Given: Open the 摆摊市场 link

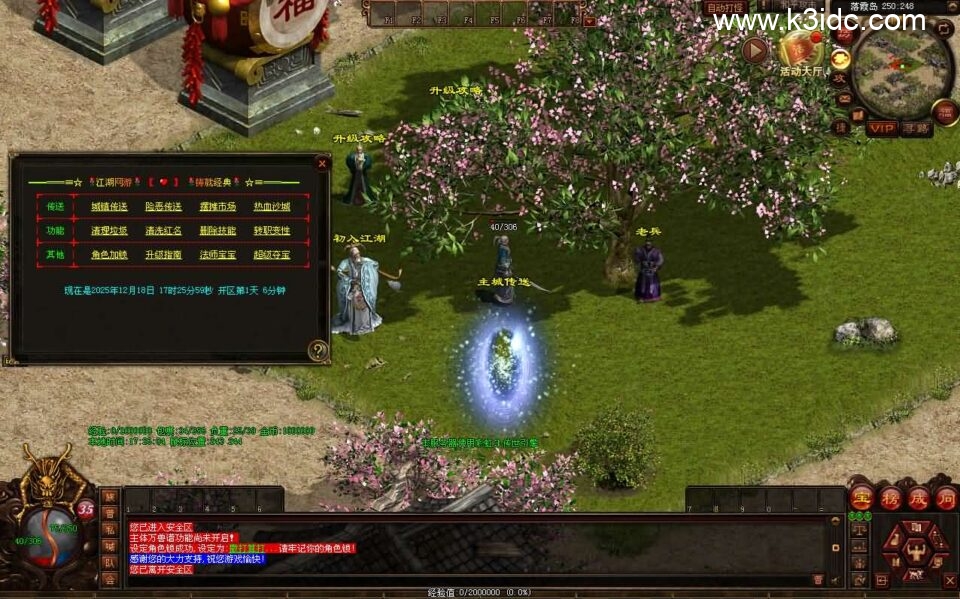Looking at the screenshot, I should tap(218, 207).
